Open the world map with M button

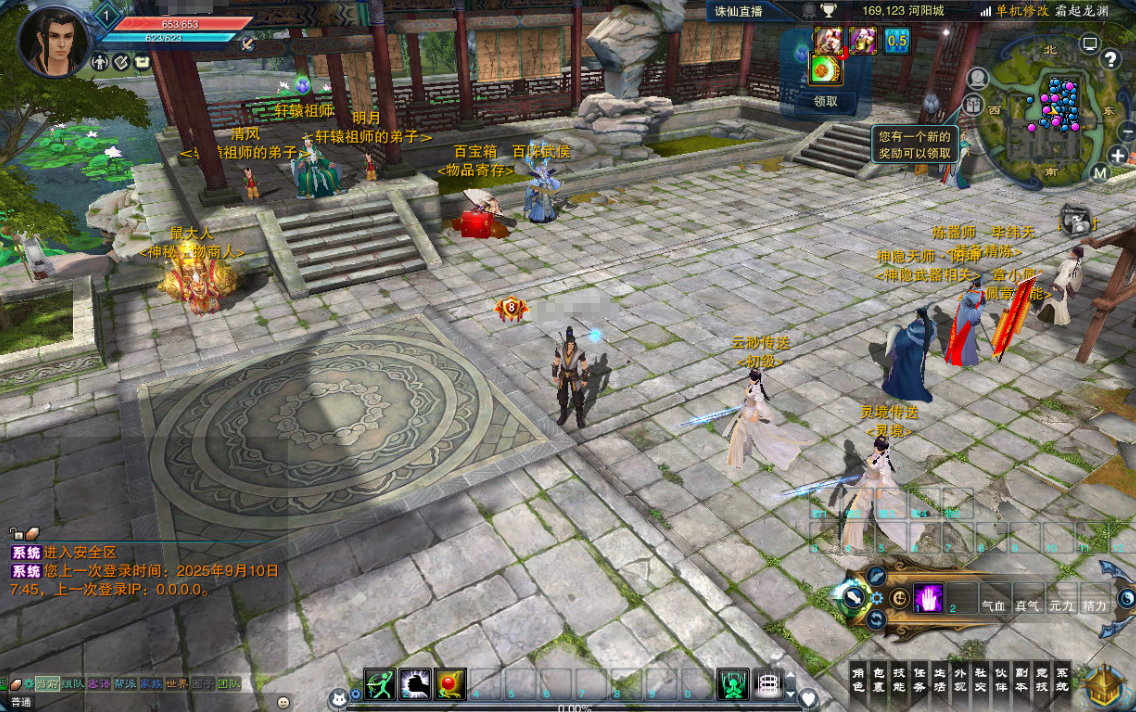(x=1100, y=172)
